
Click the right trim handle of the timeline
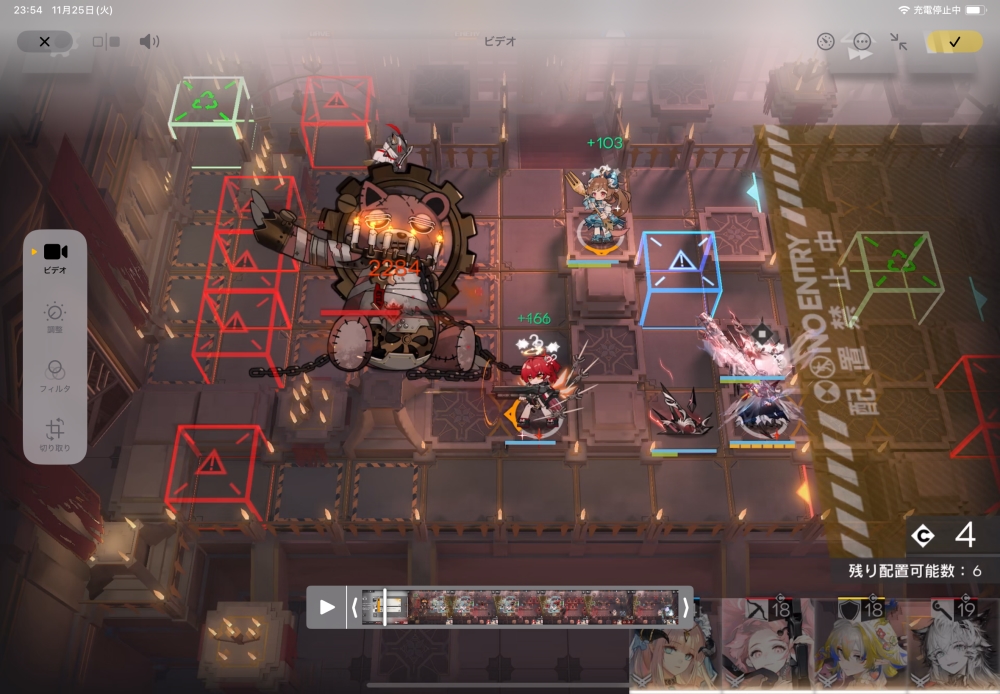(x=685, y=607)
